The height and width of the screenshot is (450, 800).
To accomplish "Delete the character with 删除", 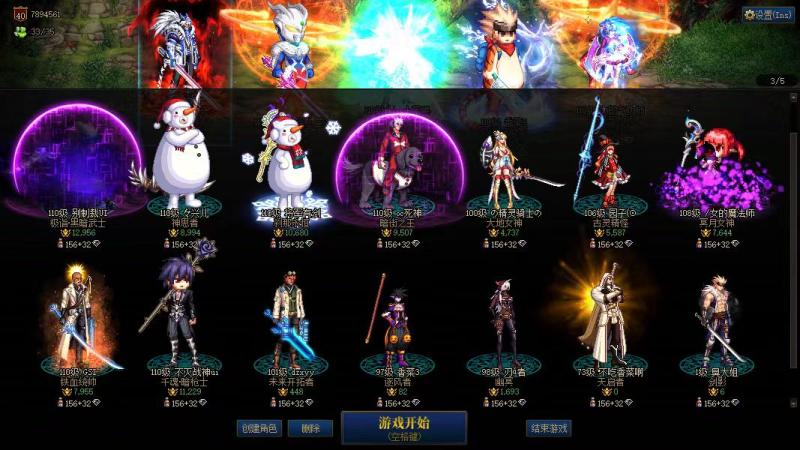I will coord(310,428).
